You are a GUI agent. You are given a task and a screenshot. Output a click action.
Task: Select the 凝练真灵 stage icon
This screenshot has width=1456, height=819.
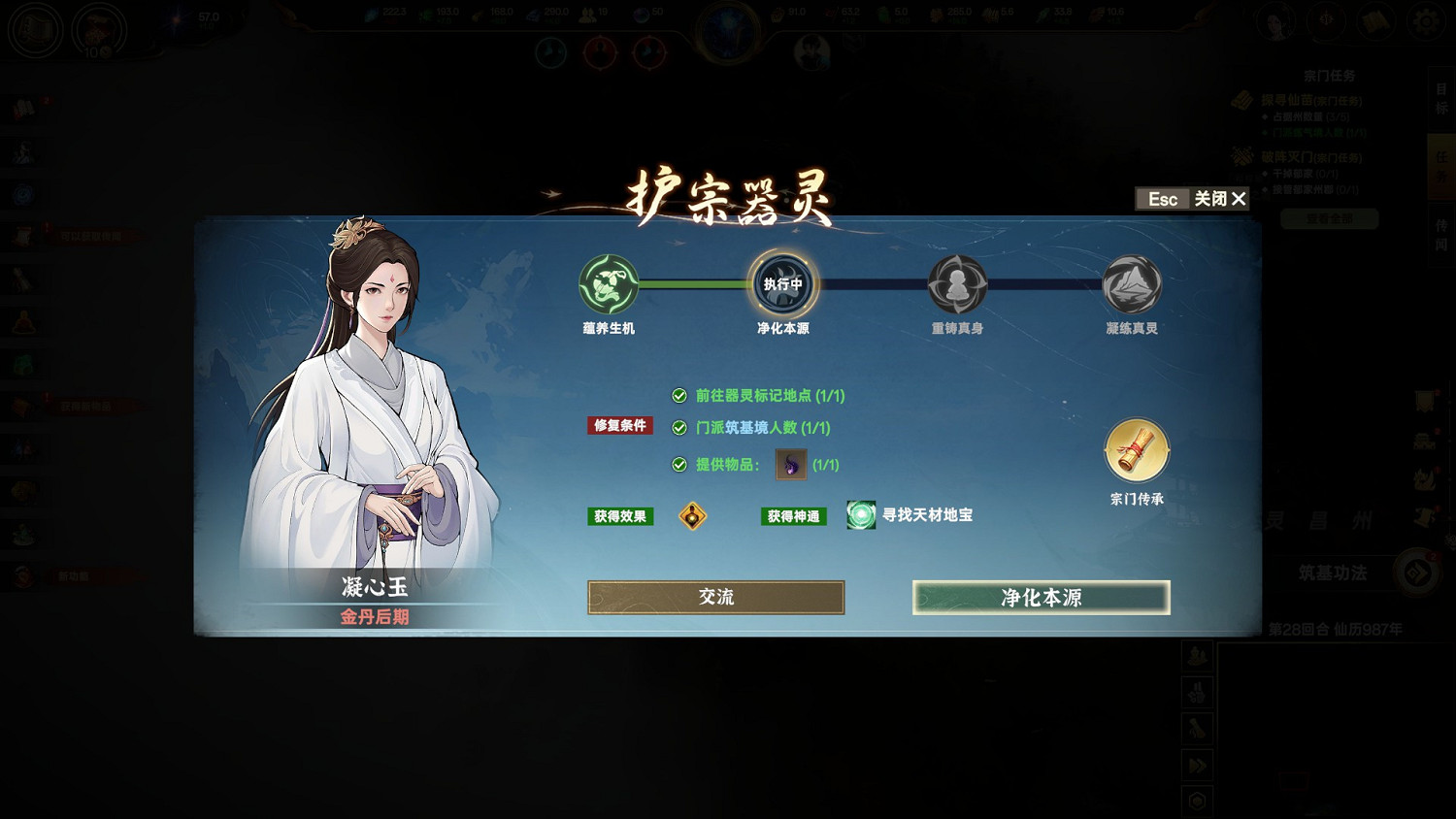click(1130, 284)
